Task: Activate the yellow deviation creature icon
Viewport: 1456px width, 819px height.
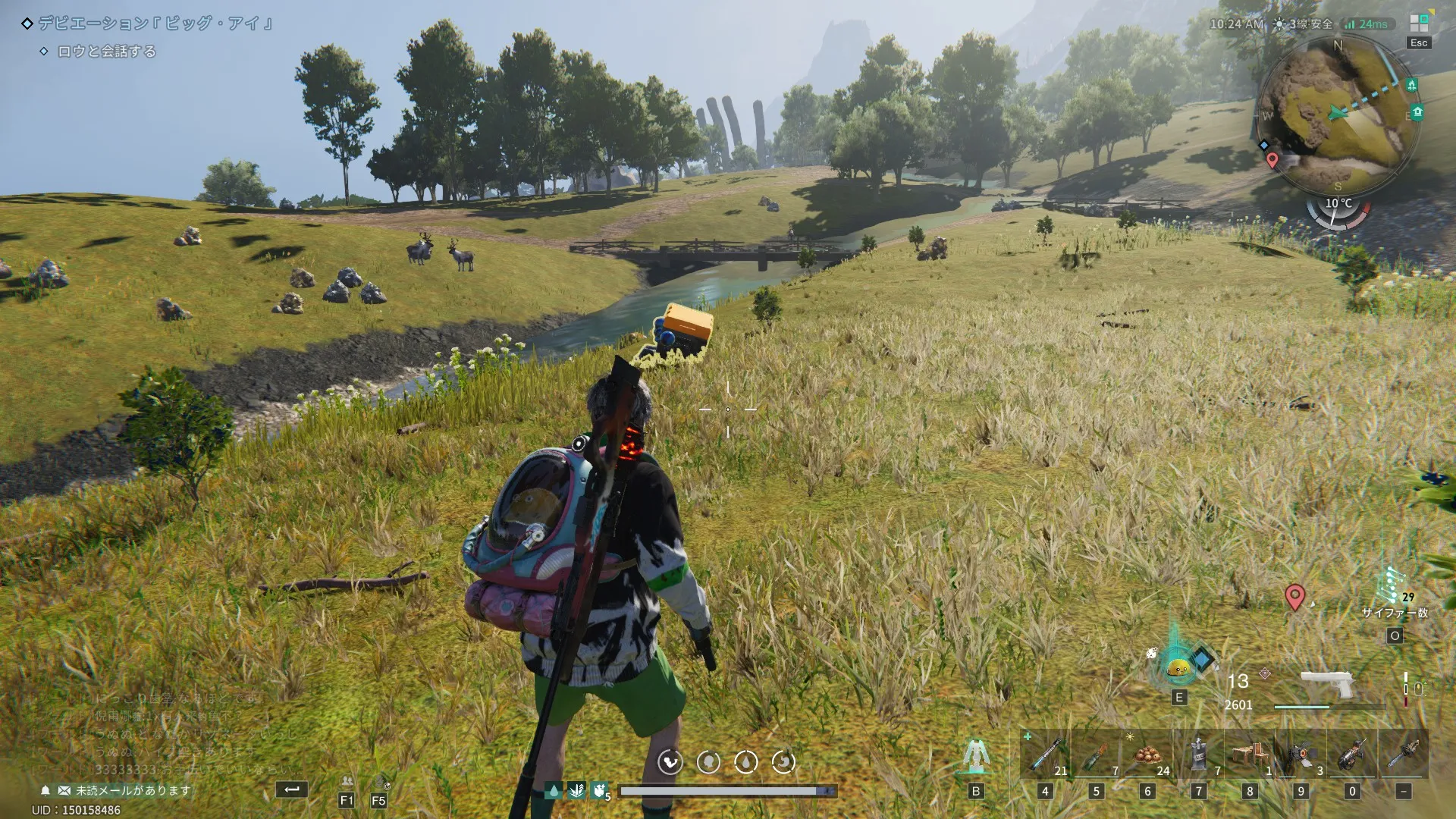Action: tap(1178, 667)
